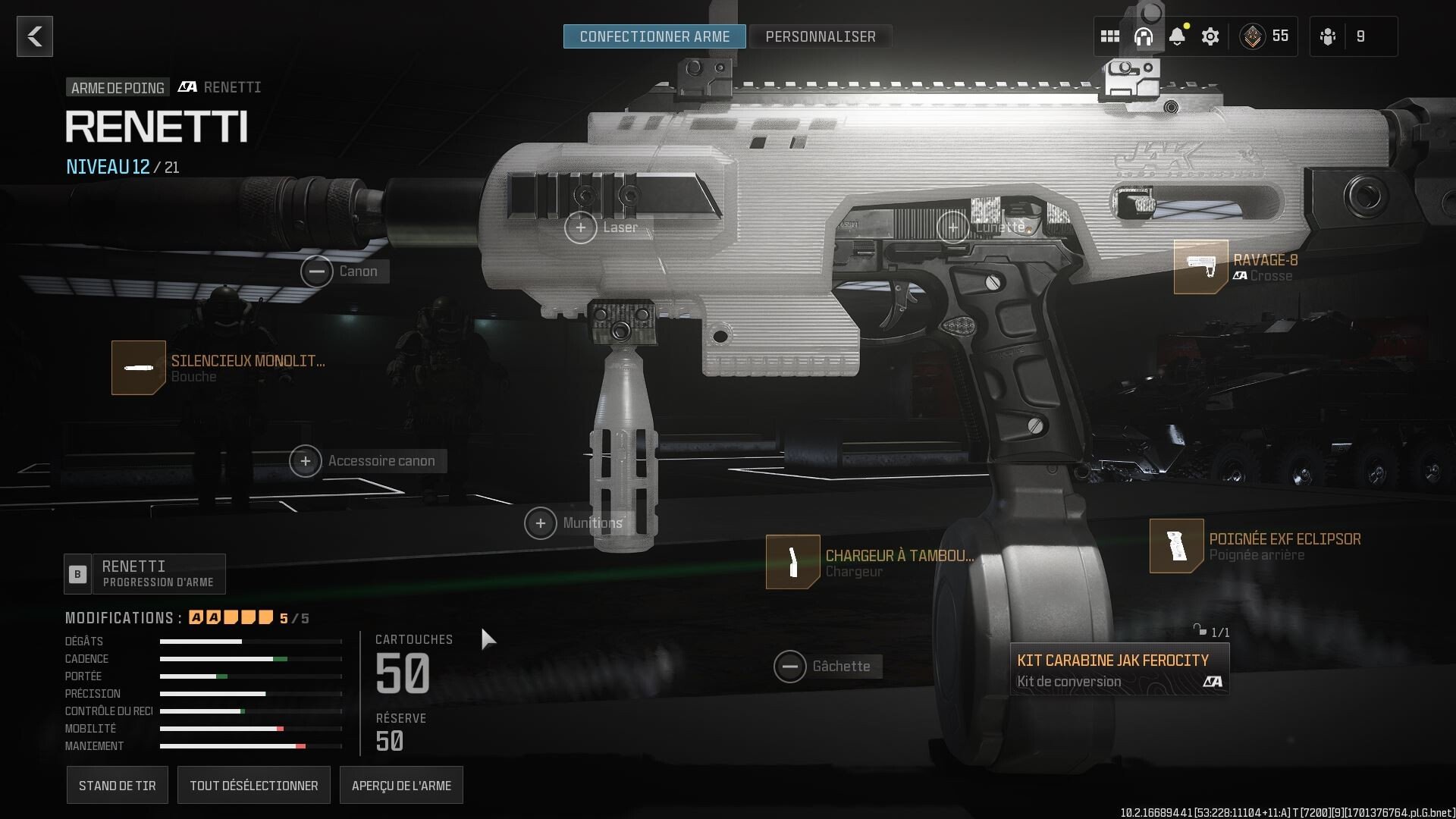Check notifications via the bell icon
This screenshot has height=819, width=1456.
[x=1178, y=36]
